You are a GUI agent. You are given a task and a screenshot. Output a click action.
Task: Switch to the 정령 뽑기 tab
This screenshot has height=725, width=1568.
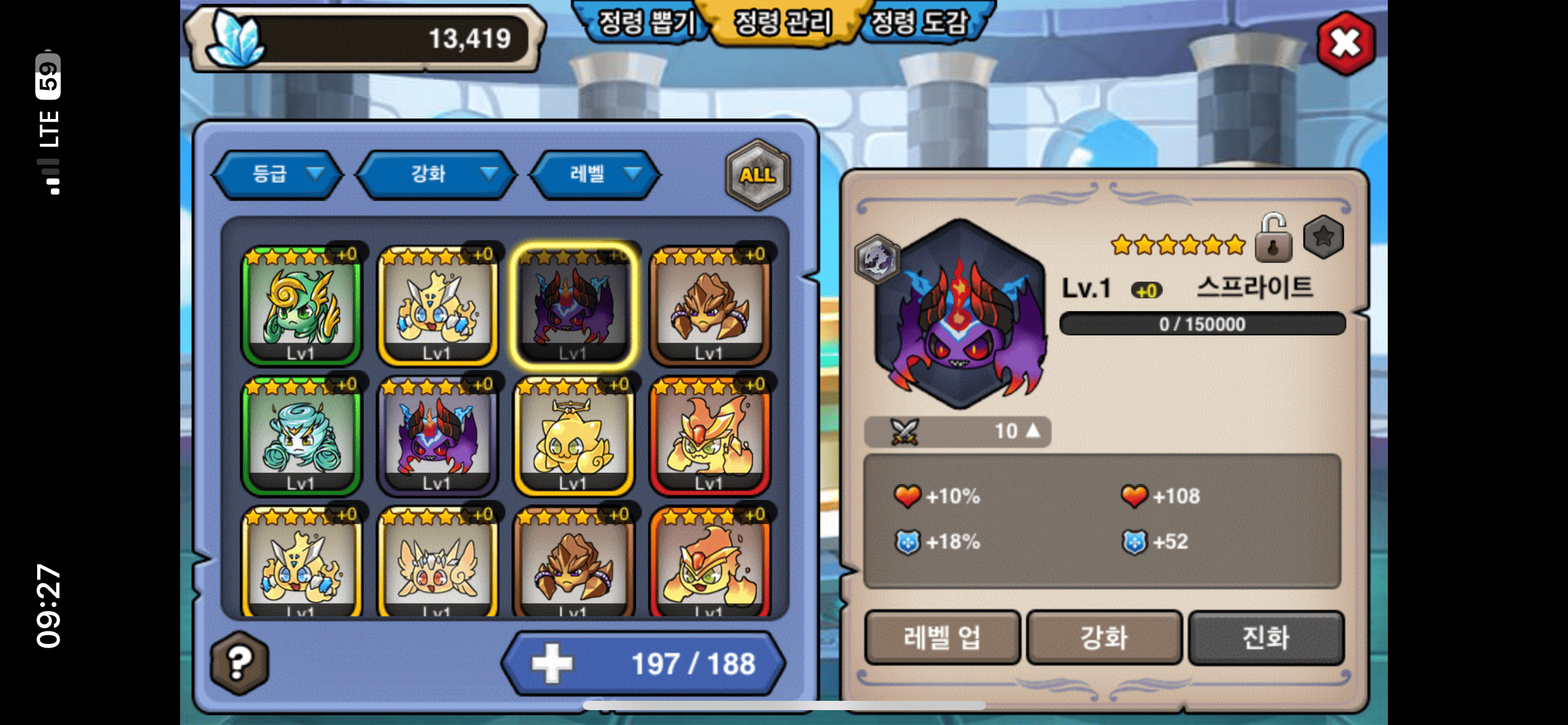coord(644,24)
